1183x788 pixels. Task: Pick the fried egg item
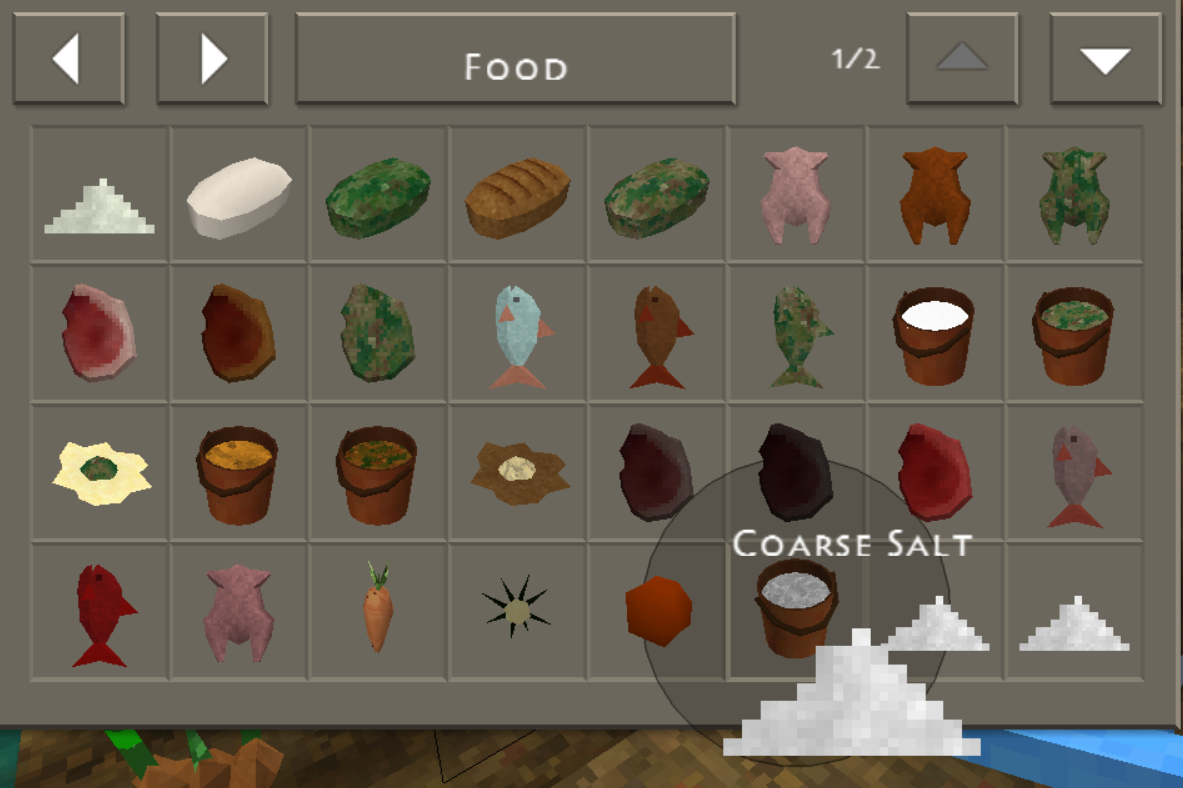coord(100,472)
